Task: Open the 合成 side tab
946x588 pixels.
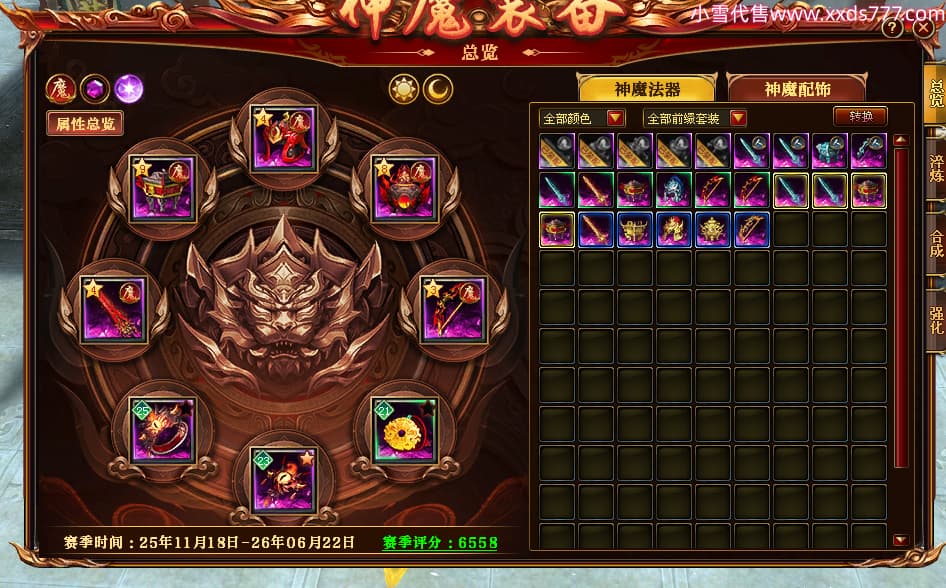Action: click(936, 243)
